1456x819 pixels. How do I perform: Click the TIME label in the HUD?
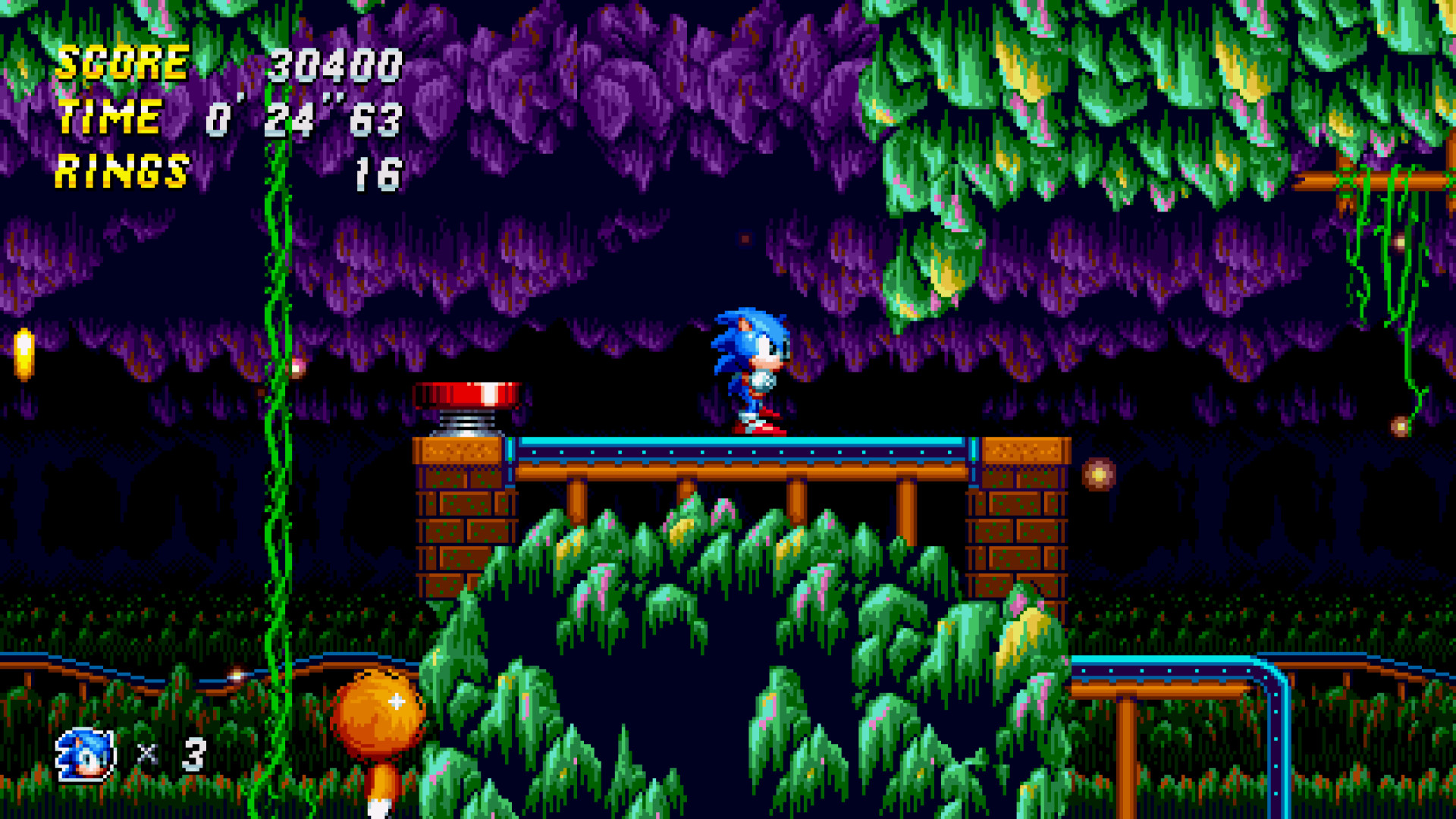110,118
